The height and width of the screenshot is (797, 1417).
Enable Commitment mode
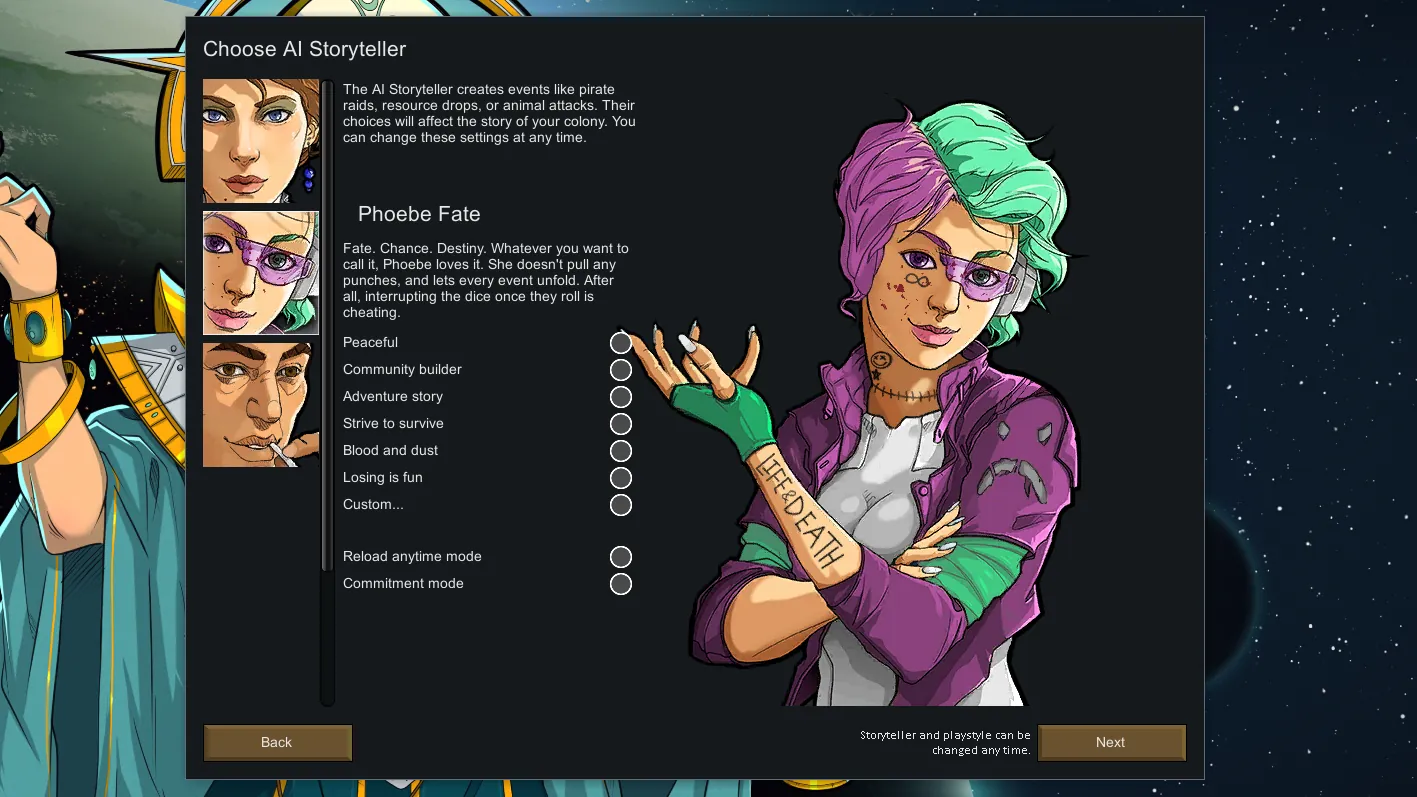(x=621, y=584)
